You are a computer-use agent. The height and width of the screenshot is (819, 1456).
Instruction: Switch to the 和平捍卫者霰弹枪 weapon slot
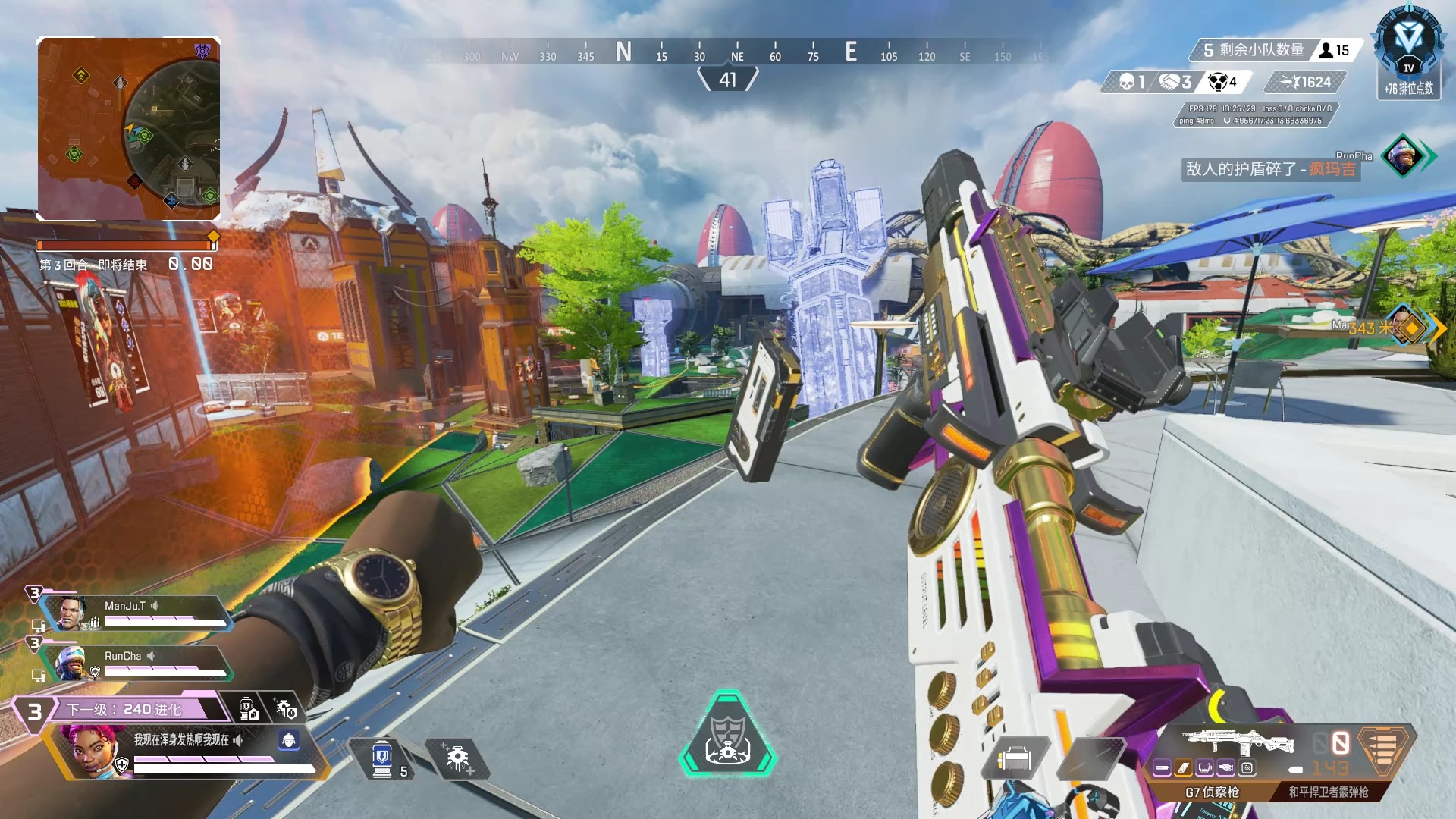click(1329, 792)
